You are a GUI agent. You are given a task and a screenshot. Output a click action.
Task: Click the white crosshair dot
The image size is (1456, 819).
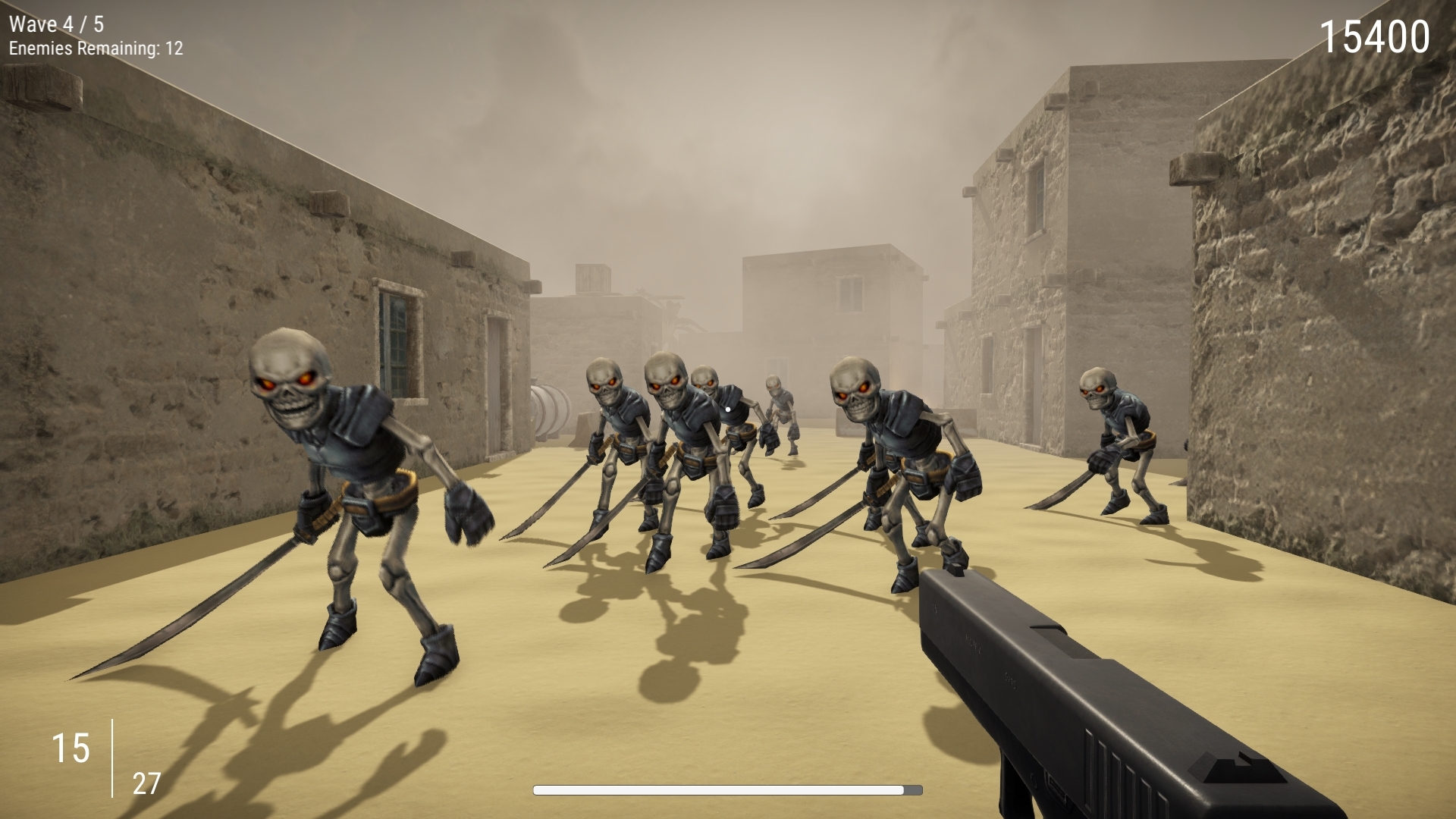(726, 407)
